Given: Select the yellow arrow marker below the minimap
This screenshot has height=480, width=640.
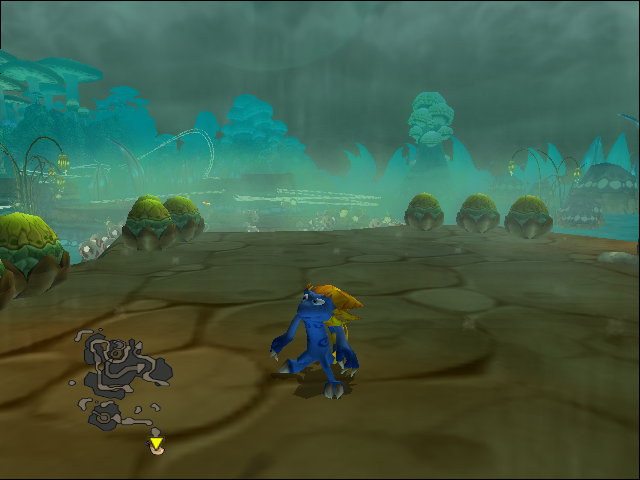Looking at the screenshot, I should pos(156,443).
